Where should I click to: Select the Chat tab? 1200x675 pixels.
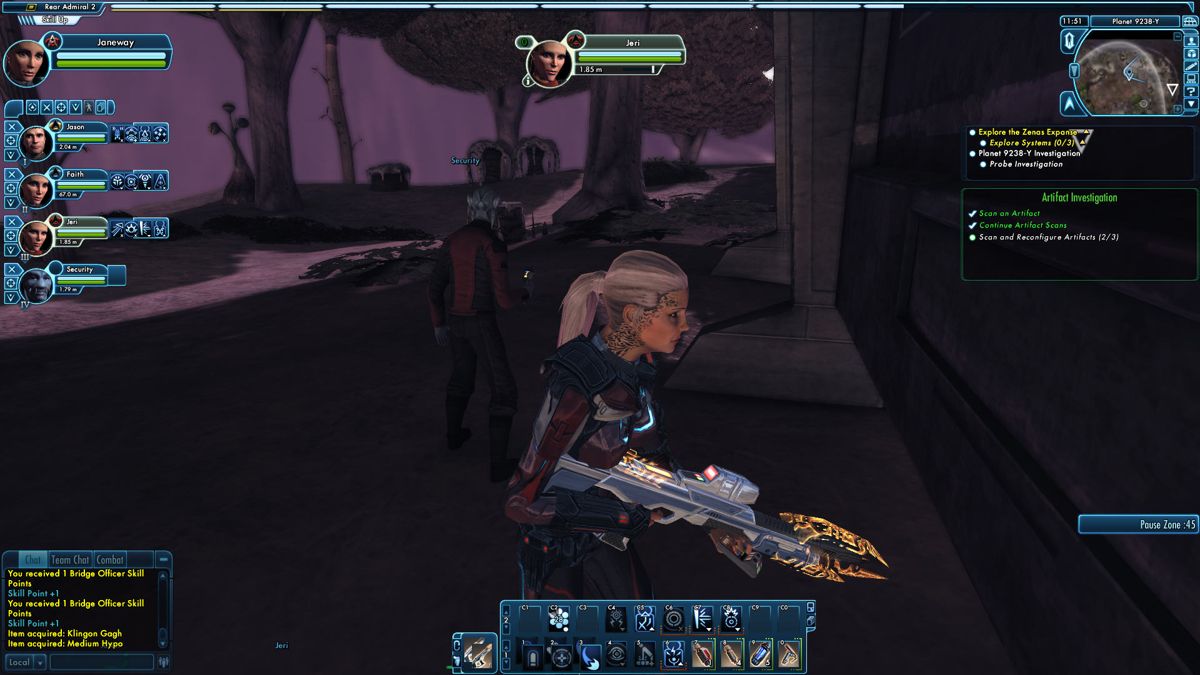click(33, 560)
